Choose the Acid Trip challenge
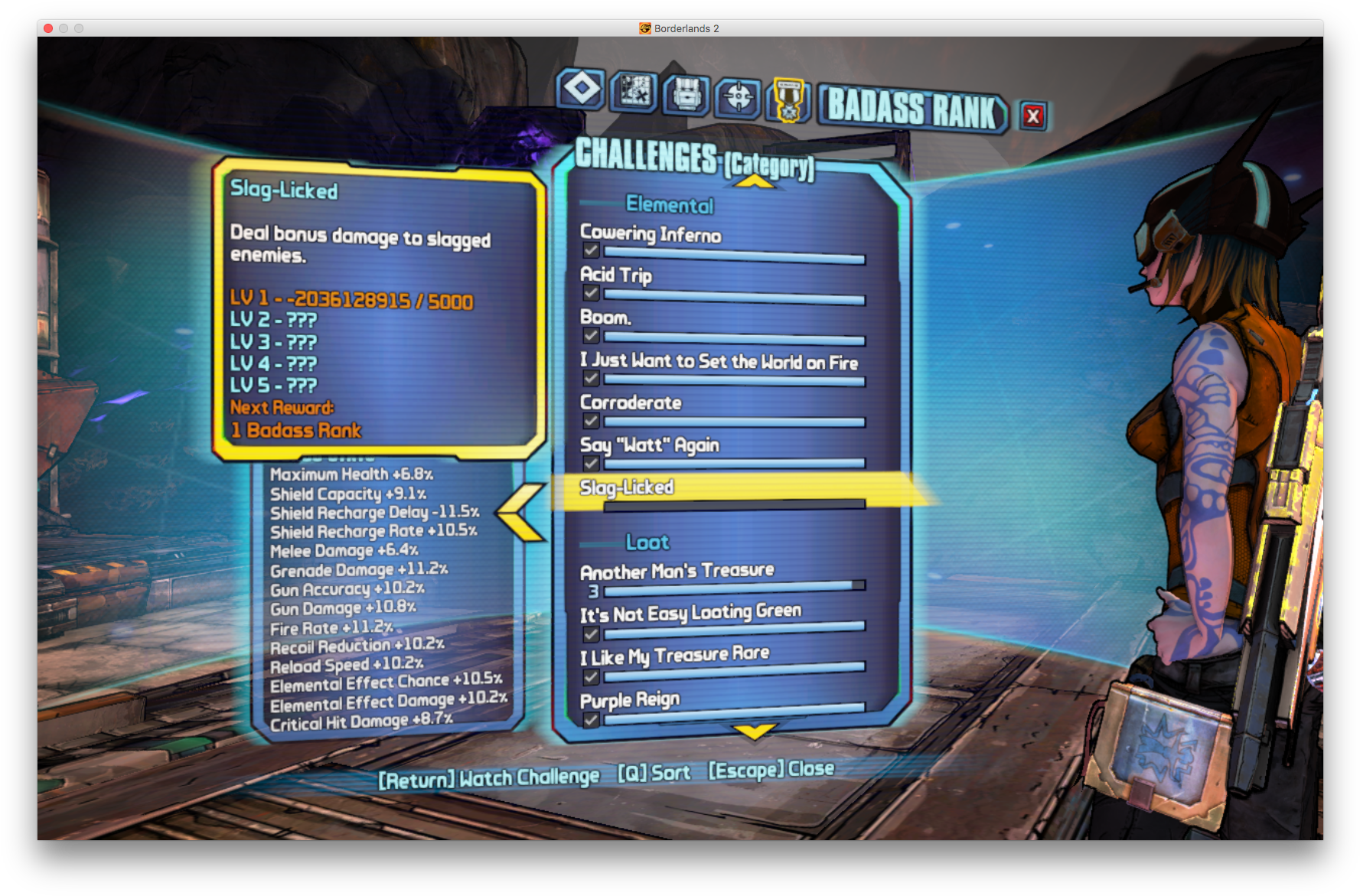The height and width of the screenshot is (896, 1360). click(x=616, y=275)
